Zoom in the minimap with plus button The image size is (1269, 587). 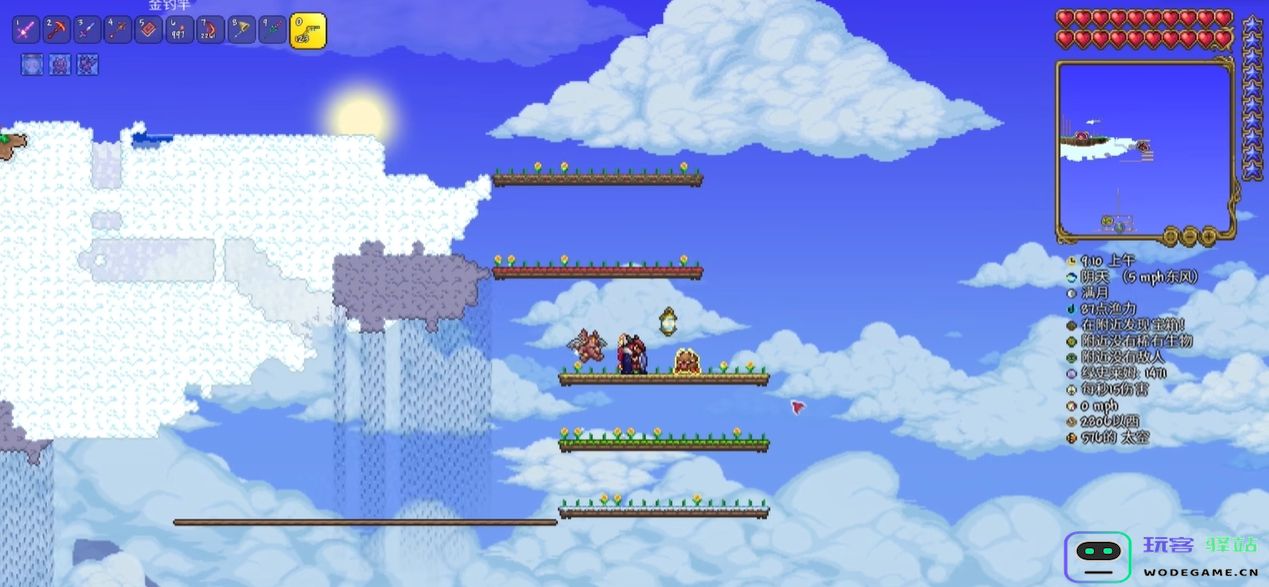[x=1207, y=236]
